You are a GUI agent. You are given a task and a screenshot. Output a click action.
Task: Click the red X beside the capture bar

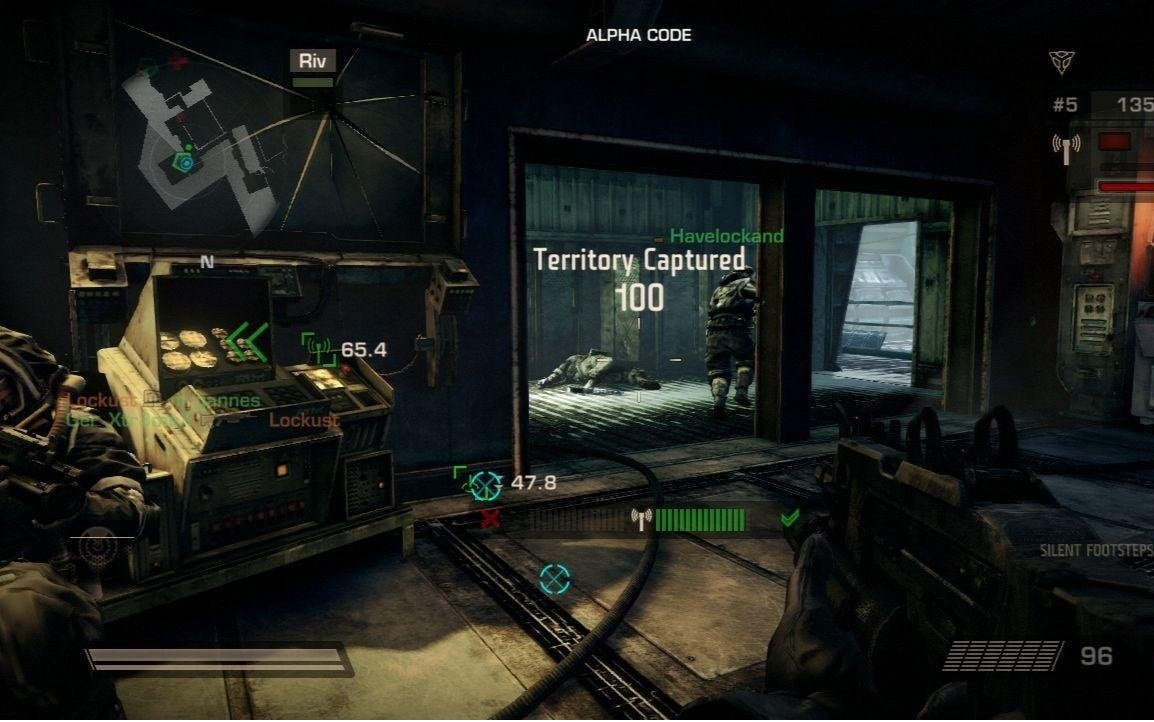point(491,518)
